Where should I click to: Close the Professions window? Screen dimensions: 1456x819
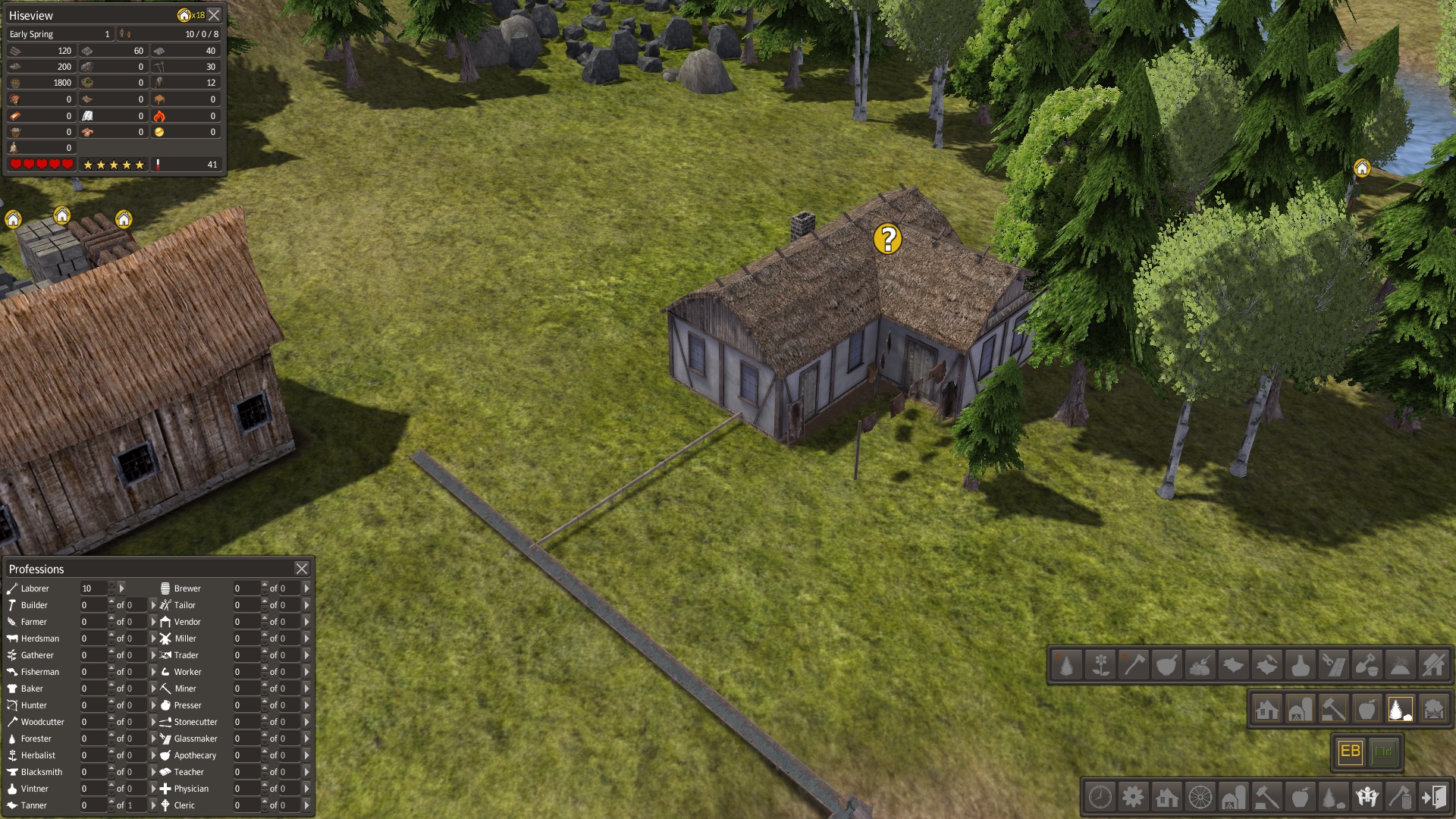tap(302, 569)
